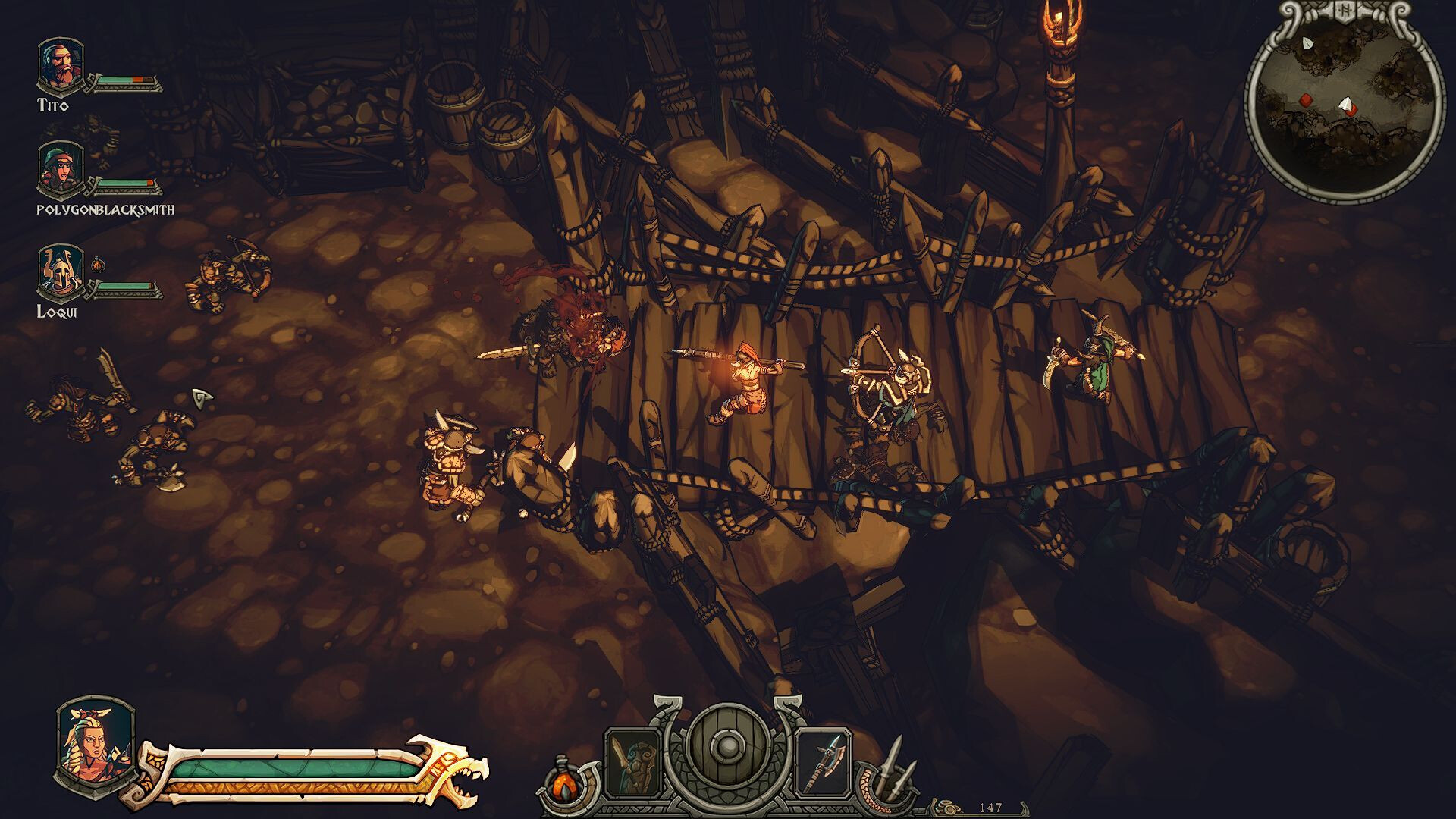The image size is (1456, 819).
Task: Click polygonblacksmith's health bar
Action: (125, 182)
